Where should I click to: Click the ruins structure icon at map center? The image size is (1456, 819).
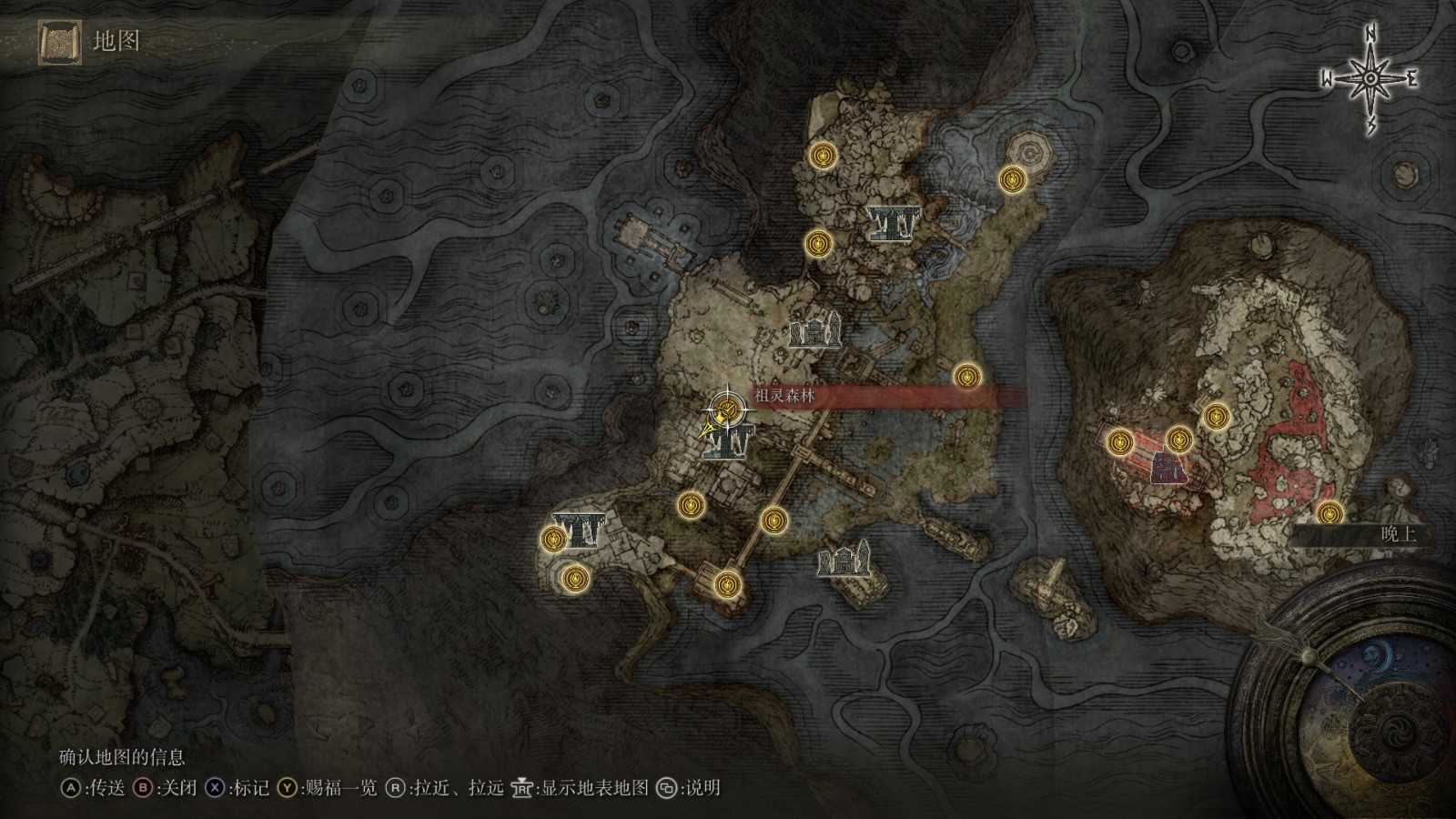[814, 332]
